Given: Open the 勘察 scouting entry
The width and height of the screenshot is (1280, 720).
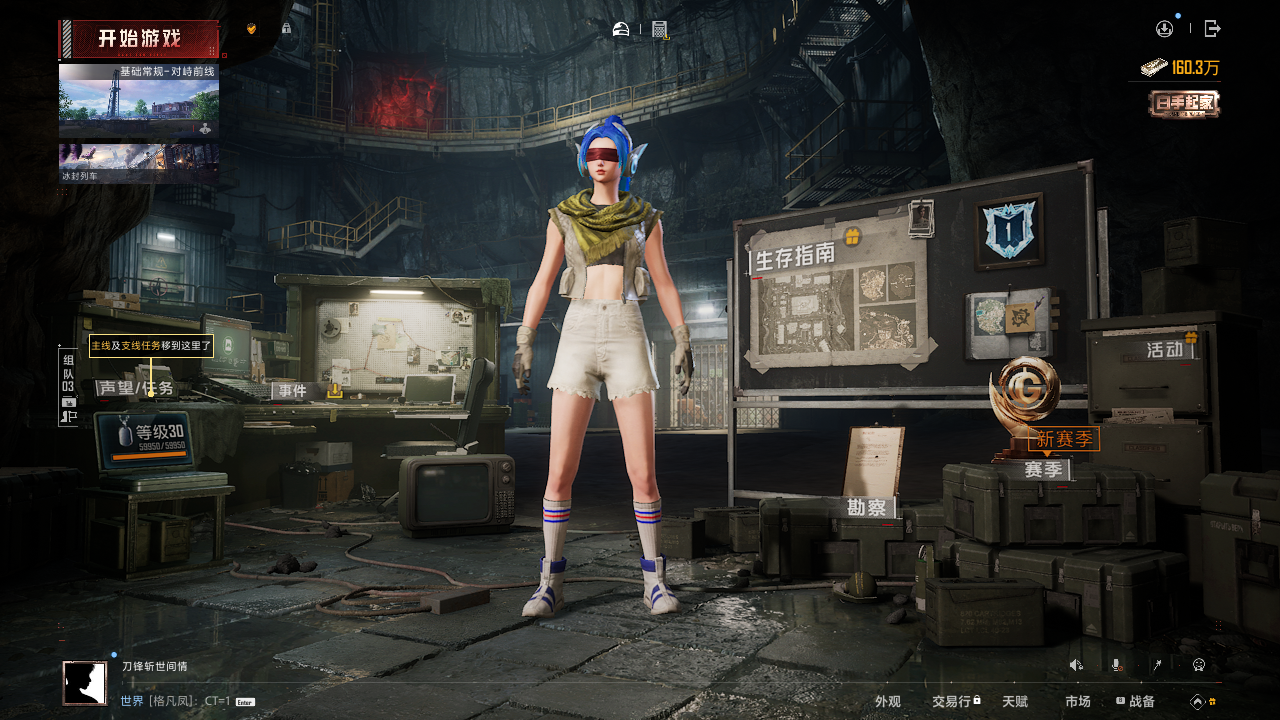Looking at the screenshot, I should point(867,508).
